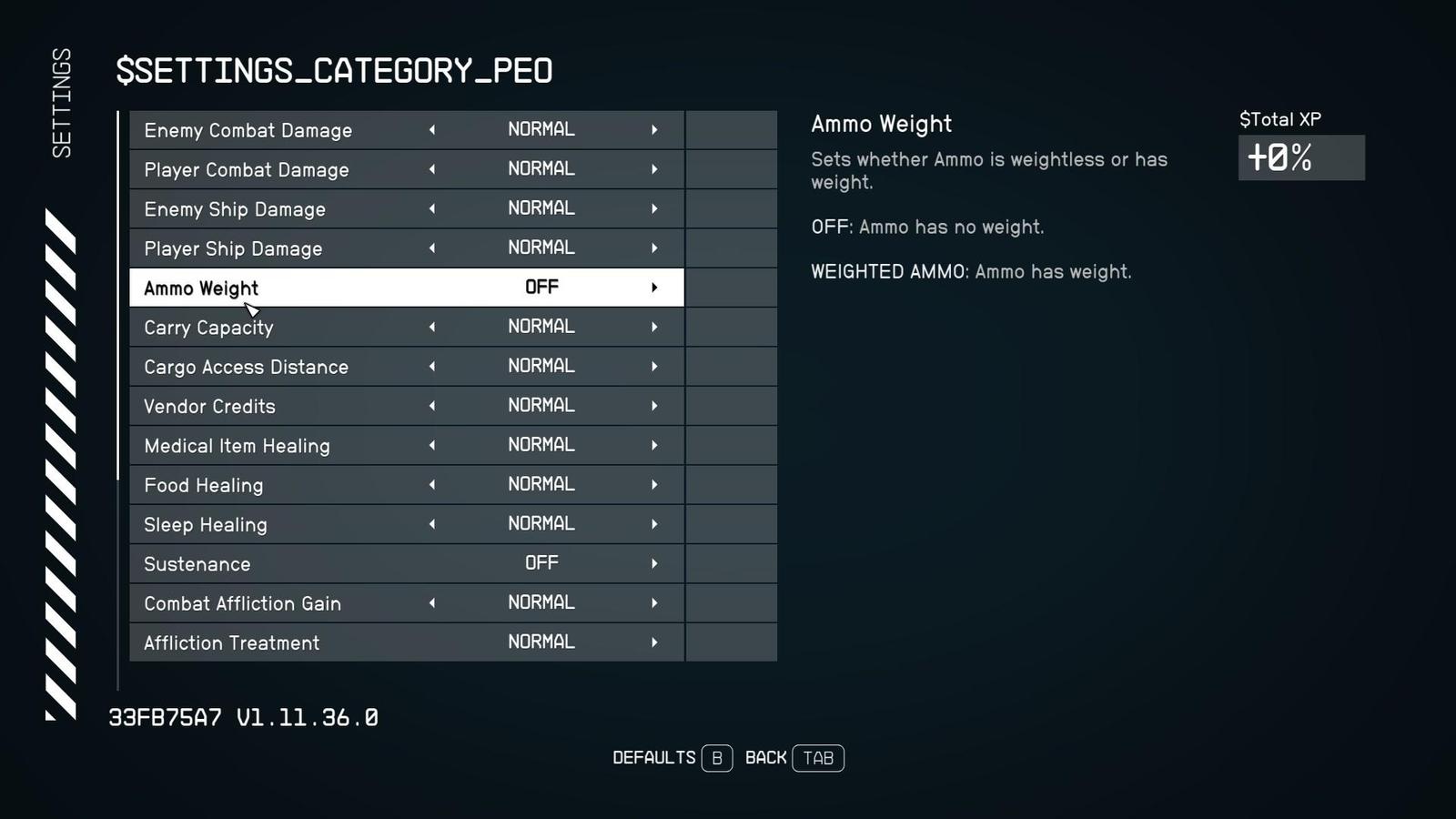Click the settings list scrollbar
This screenshot has width=1456, height=819.
coord(118,296)
